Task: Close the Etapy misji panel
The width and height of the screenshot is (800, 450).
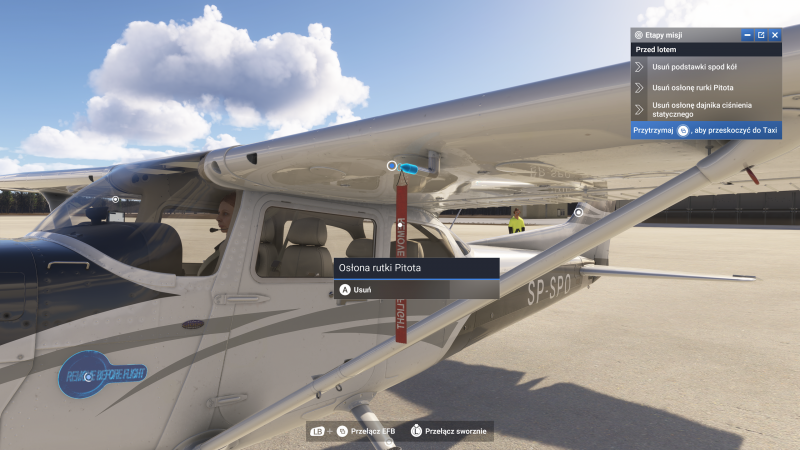Action: [774, 35]
